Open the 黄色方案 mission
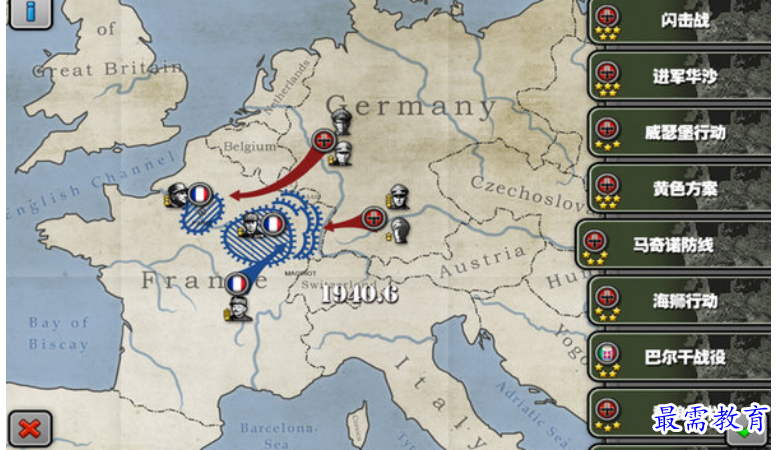This screenshot has width=776, height=450. click(680, 188)
